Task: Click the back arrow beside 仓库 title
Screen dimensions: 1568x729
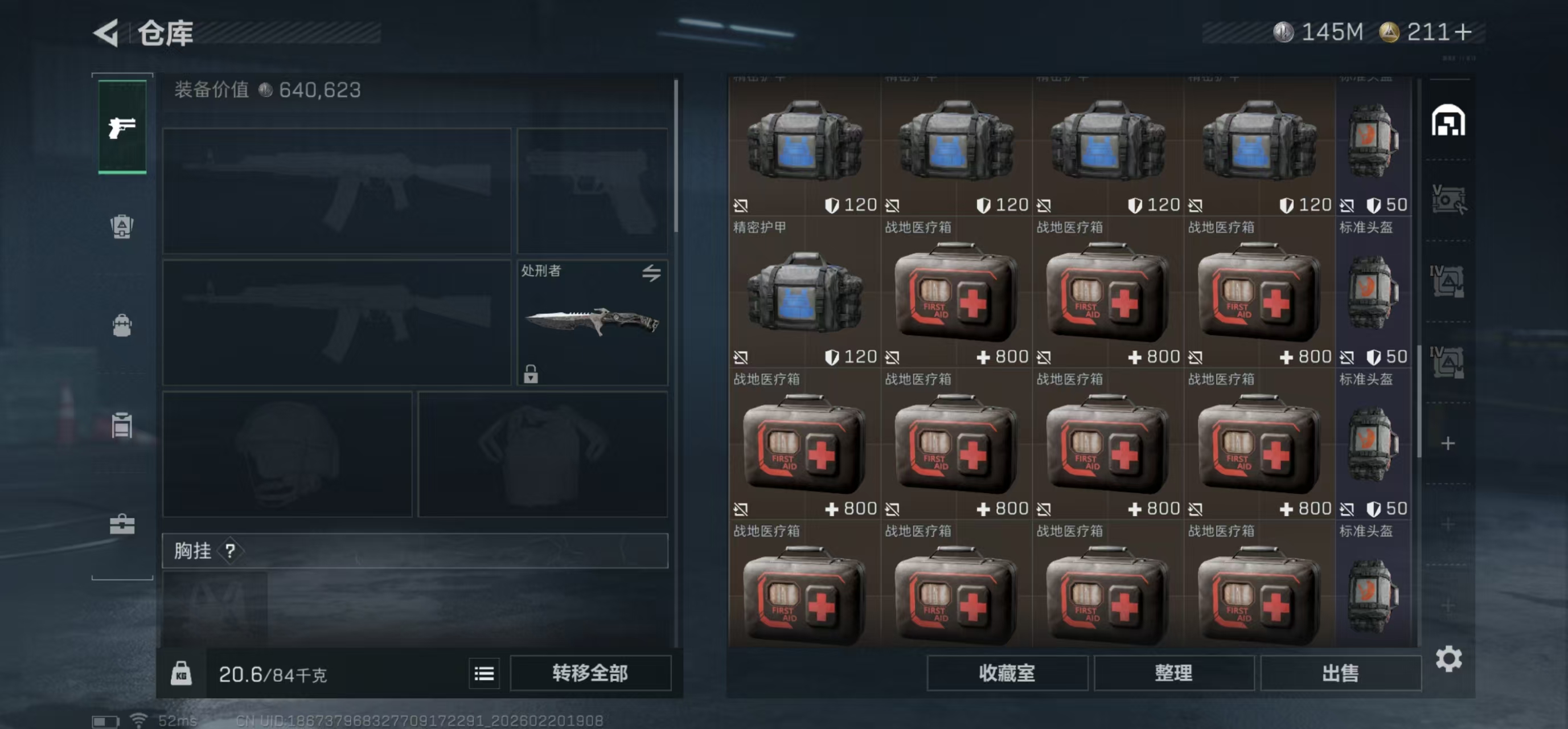Action: coord(107,34)
